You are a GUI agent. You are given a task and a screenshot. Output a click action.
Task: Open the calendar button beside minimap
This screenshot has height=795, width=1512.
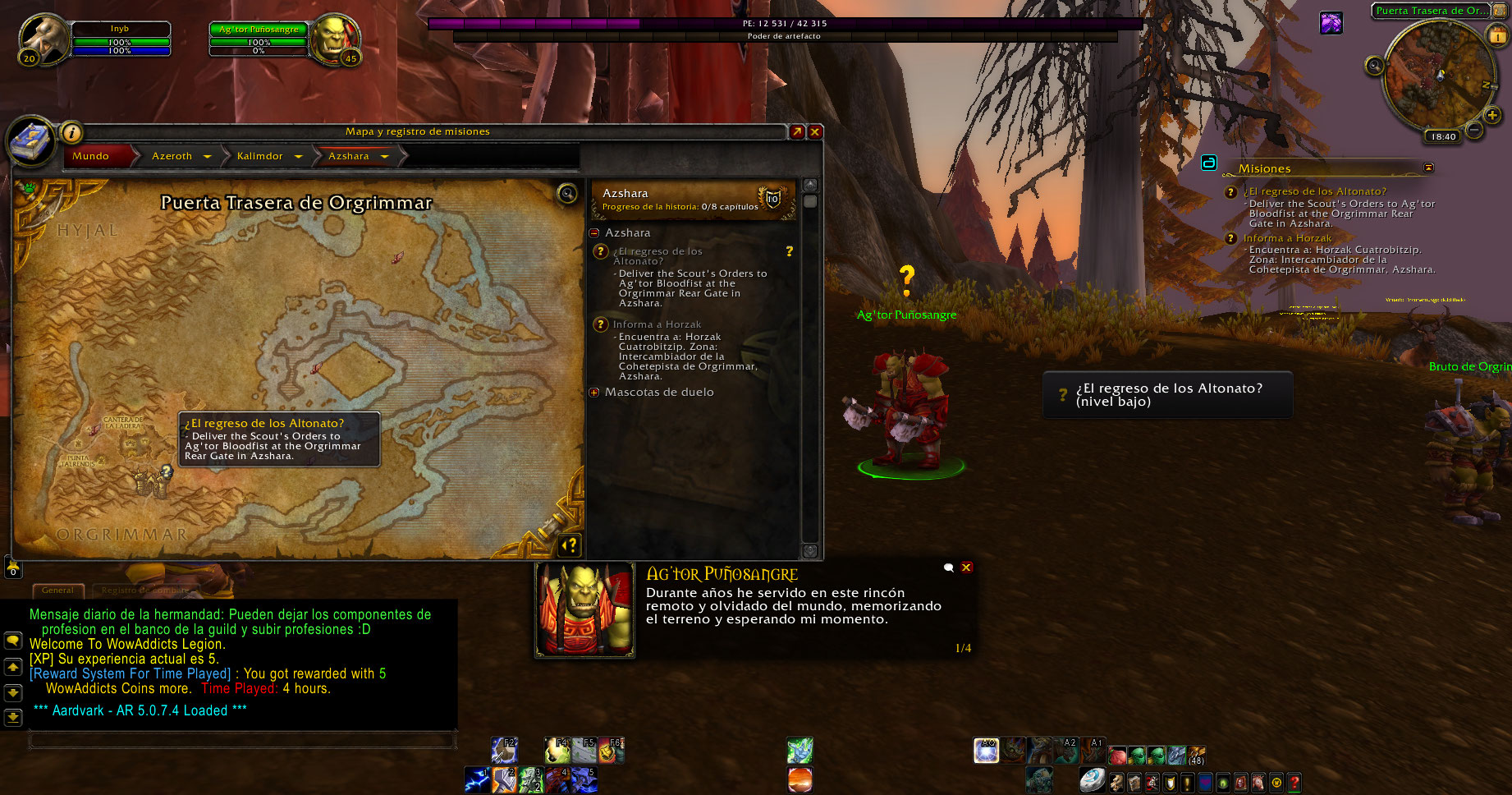pyautogui.click(x=1497, y=34)
